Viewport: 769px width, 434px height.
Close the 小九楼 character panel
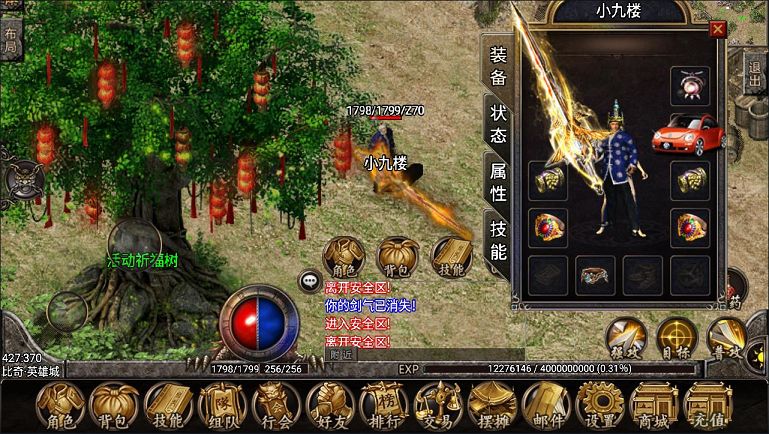click(x=716, y=31)
